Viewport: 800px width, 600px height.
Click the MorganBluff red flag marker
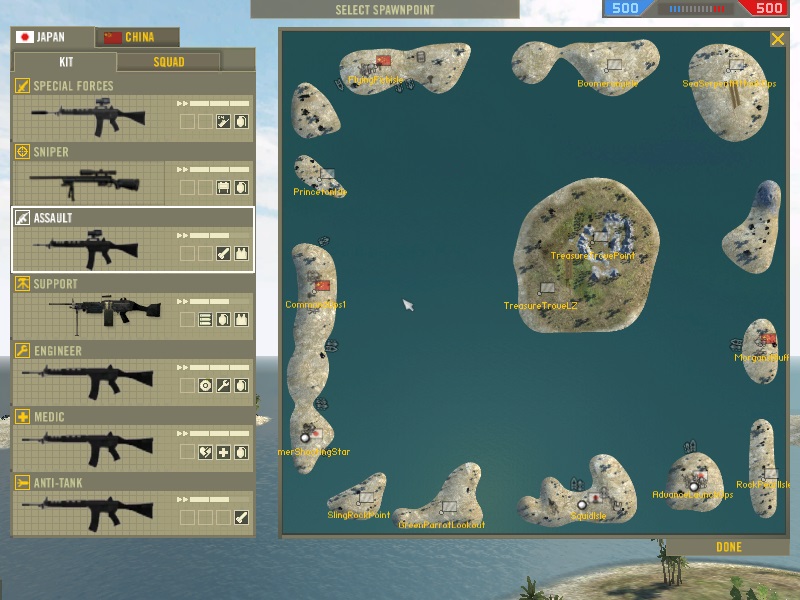coord(769,340)
